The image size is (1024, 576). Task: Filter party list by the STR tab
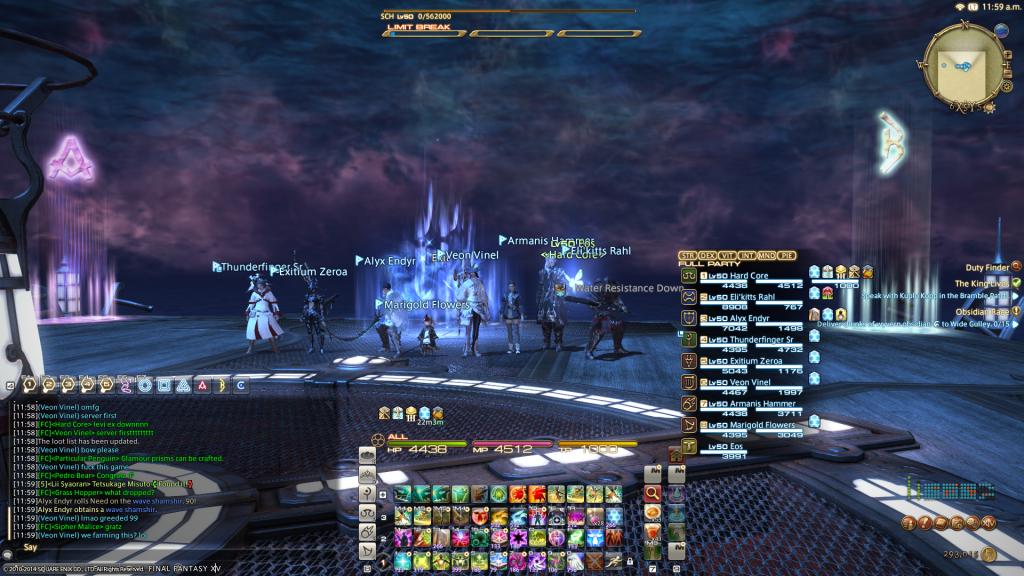tap(687, 256)
